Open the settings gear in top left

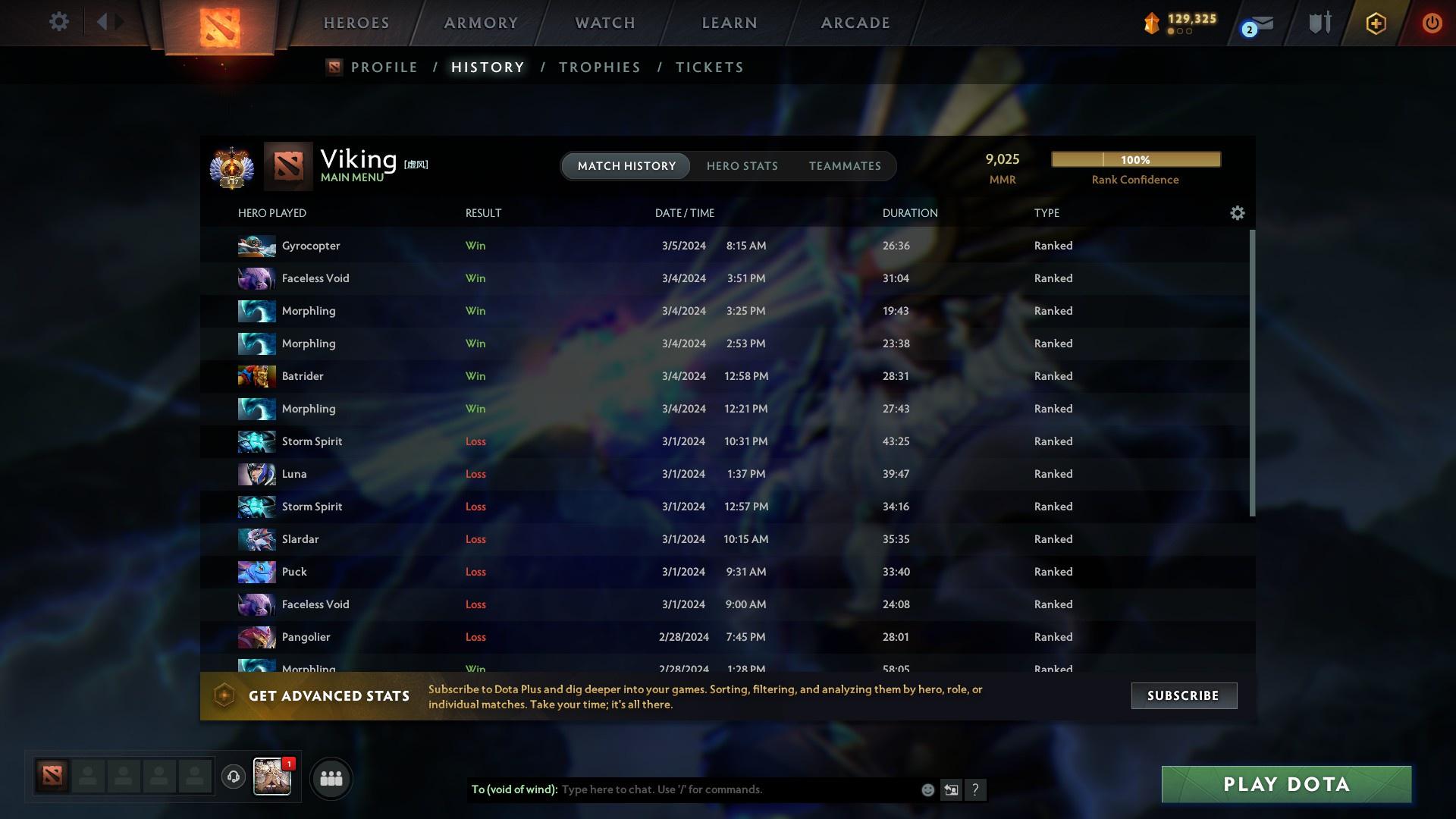point(58,22)
